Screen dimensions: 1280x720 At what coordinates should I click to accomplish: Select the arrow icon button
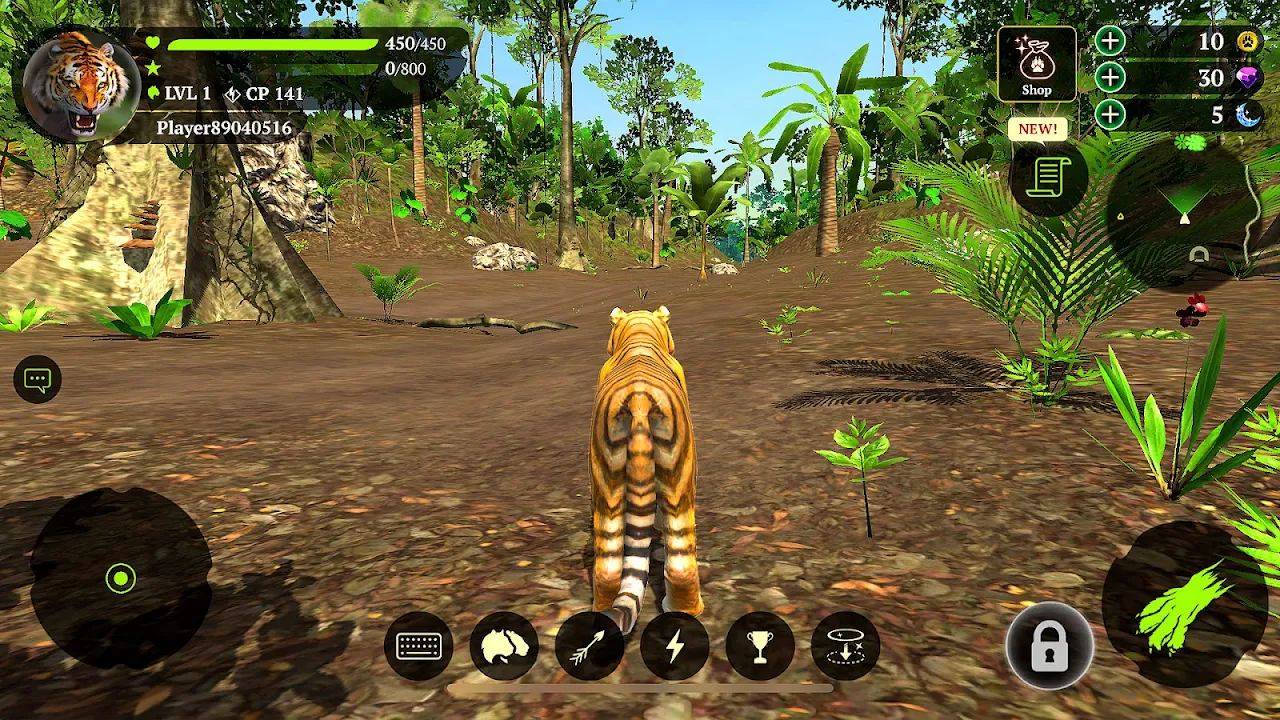click(x=589, y=646)
